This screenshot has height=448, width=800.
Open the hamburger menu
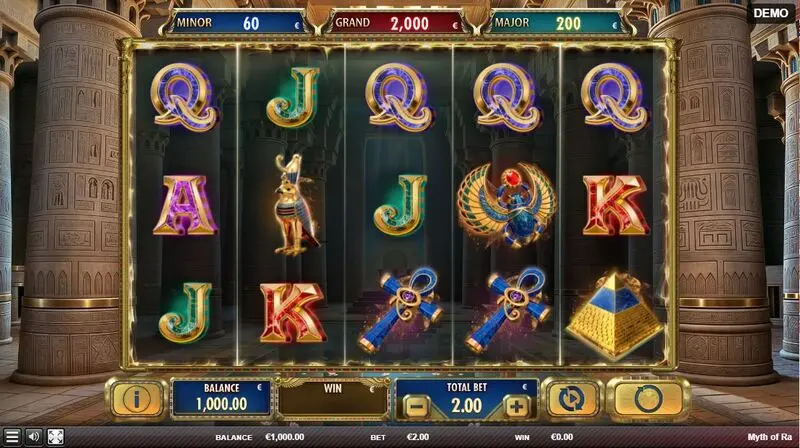[12, 437]
